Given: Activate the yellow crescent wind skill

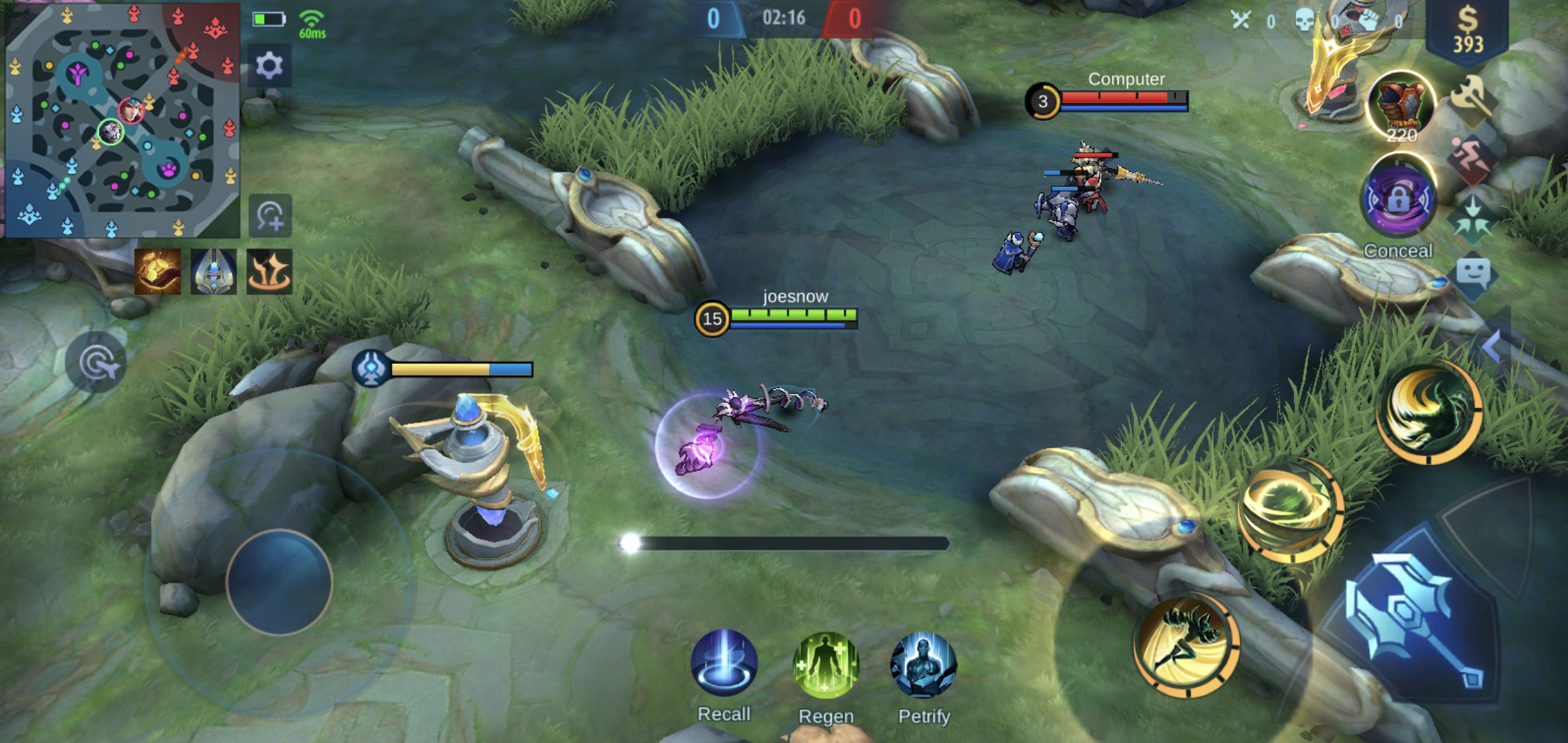Looking at the screenshot, I should click(x=1429, y=411).
